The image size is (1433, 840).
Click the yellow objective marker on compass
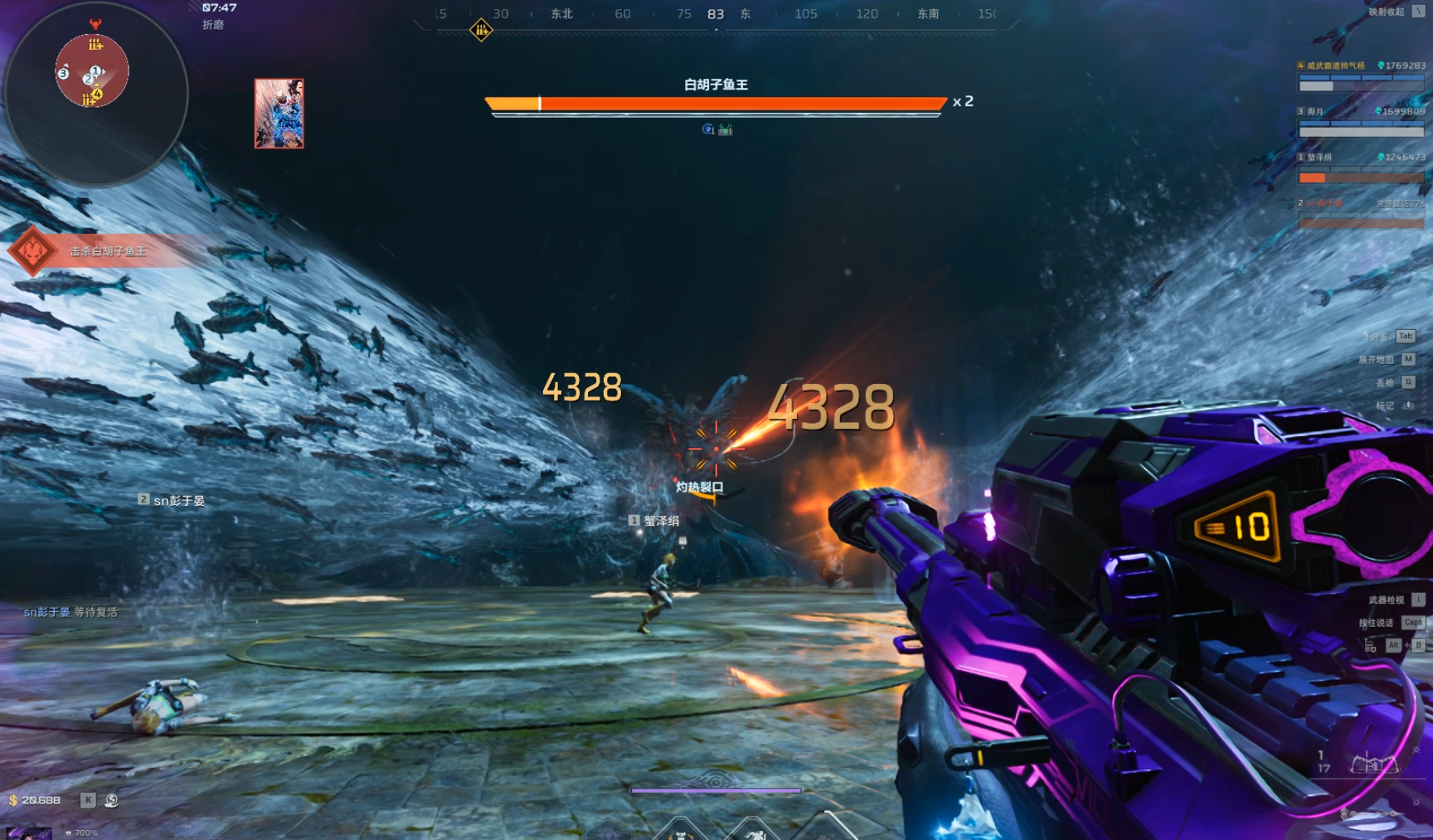pyautogui.click(x=481, y=31)
